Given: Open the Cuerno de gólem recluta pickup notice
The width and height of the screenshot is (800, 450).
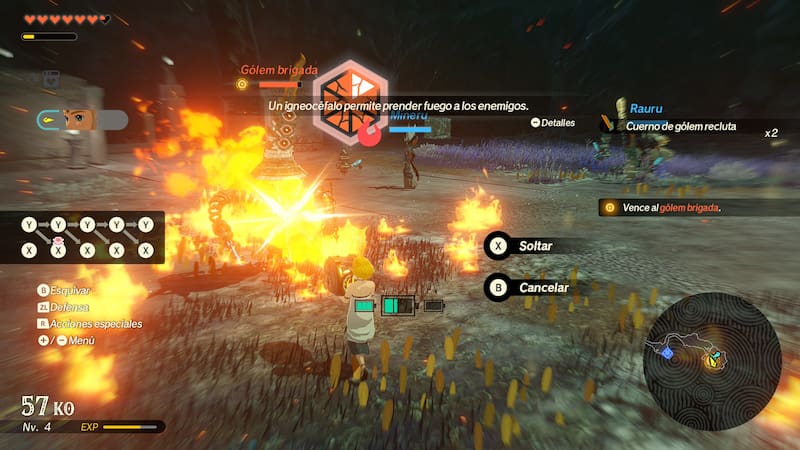Looking at the screenshot, I should click(x=680, y=126).
